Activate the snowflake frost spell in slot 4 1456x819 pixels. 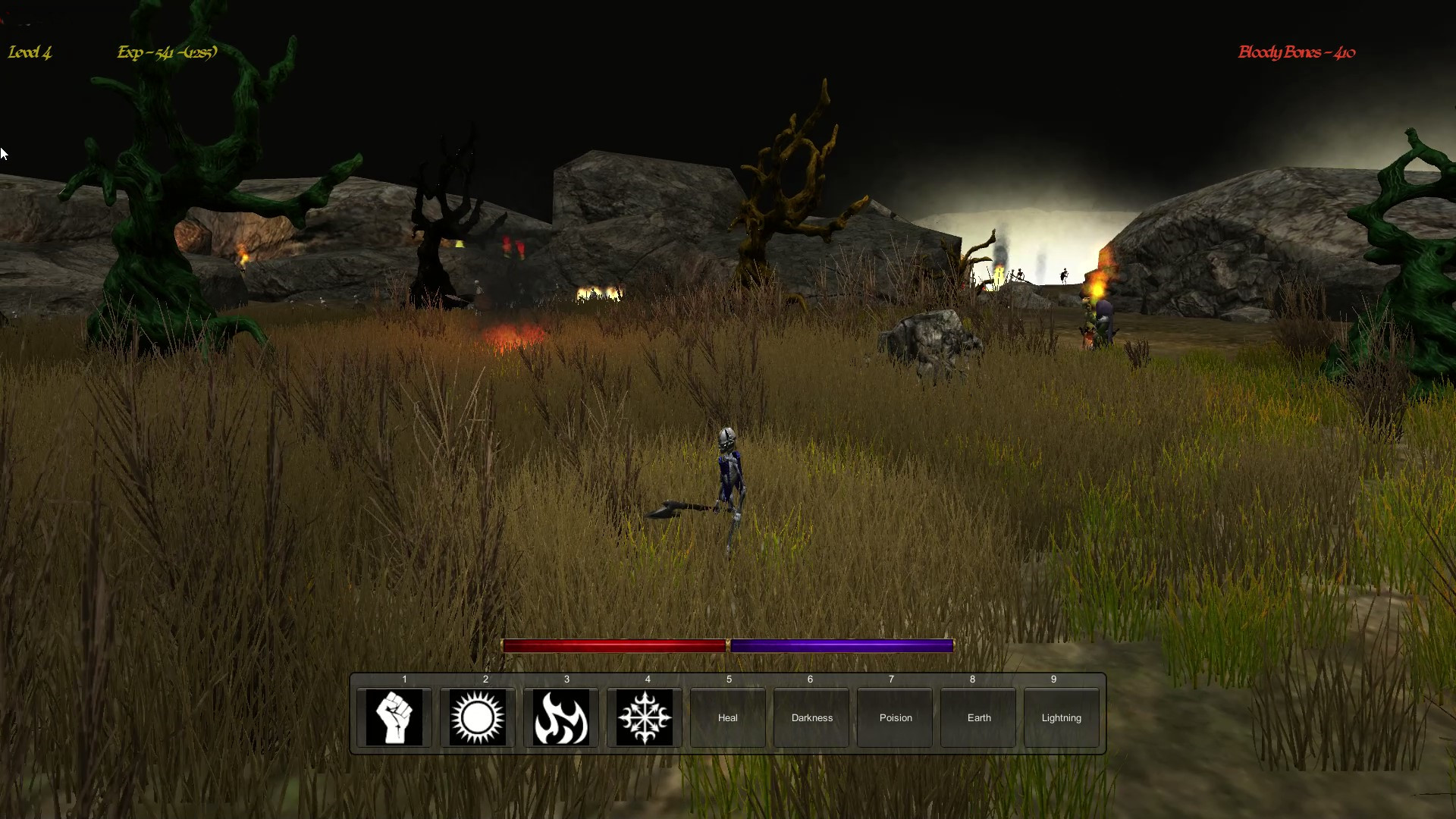(x=645, y=717)
